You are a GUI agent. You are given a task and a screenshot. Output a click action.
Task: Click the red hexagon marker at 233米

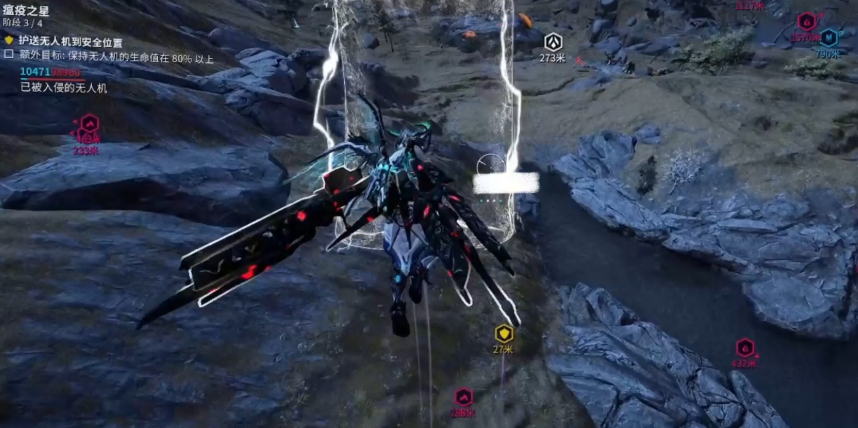click(x=90, y=125)
